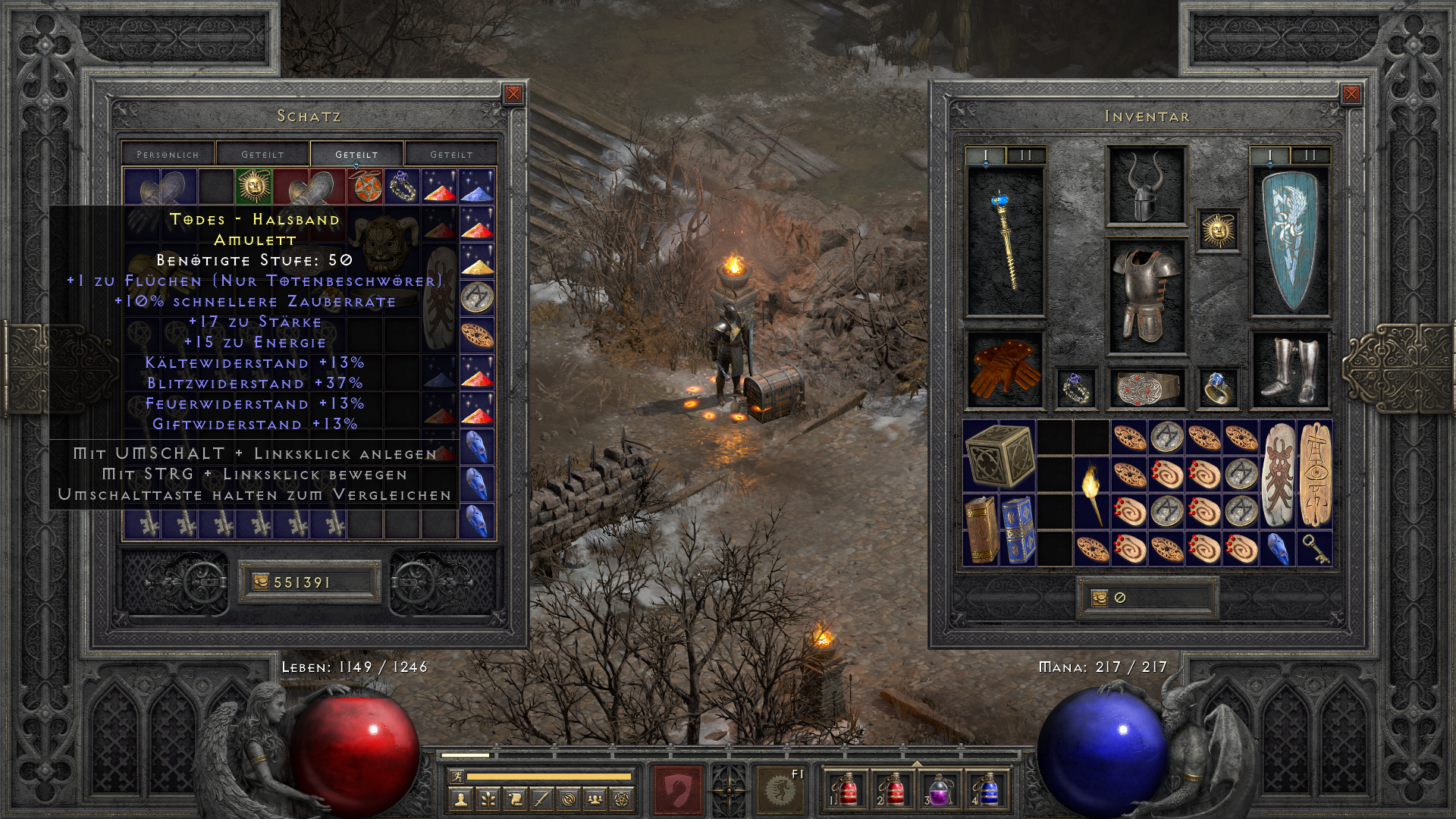Close the Schatz stash window
This screenshot has width=1456, height=819.
point(513,94)
